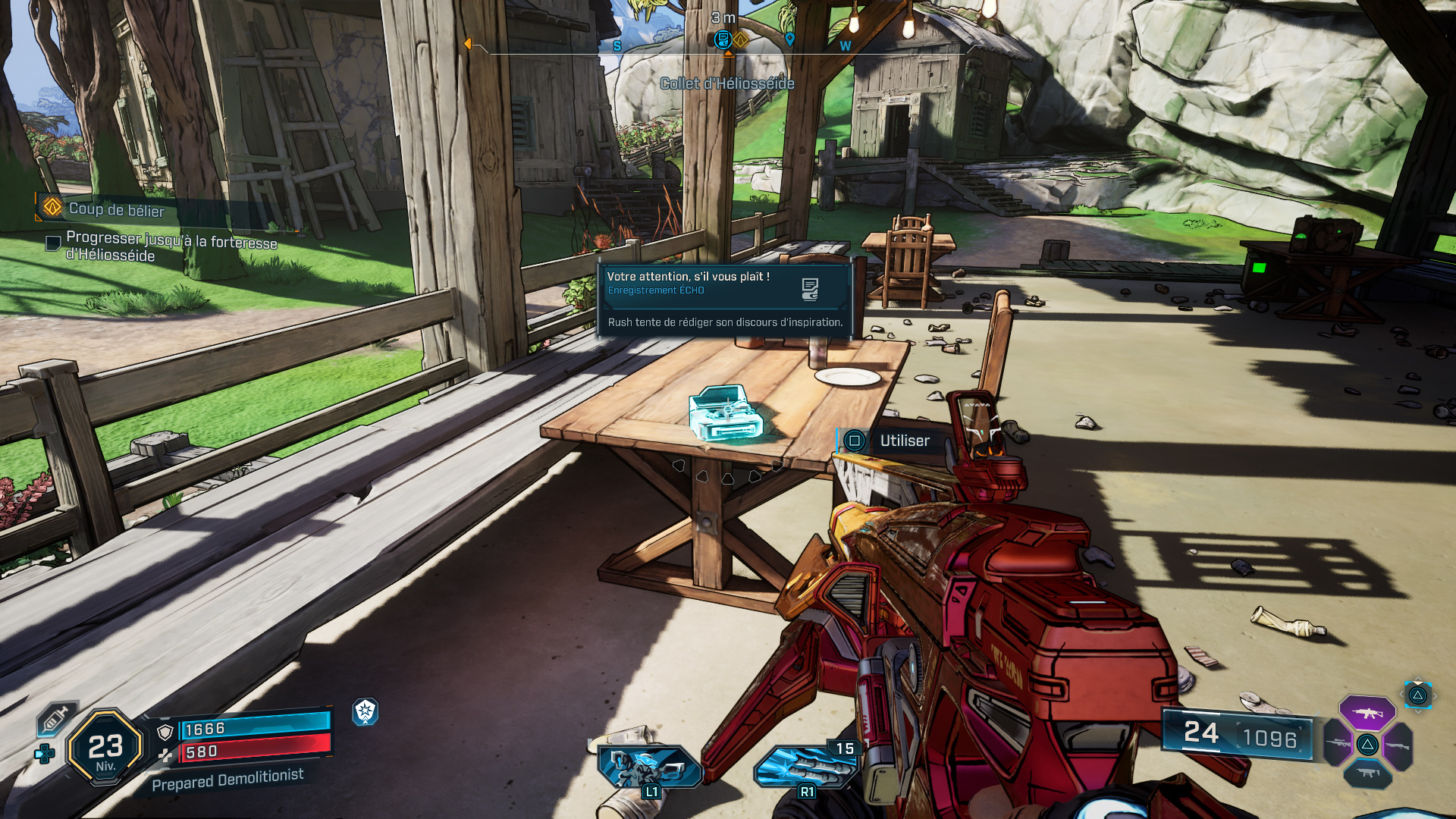Image resolution: width=1456 pixels, height=819 pixels.
Task: Click the blue location pin on the compass
Action: pyautogui.click(x=789, y=39)
